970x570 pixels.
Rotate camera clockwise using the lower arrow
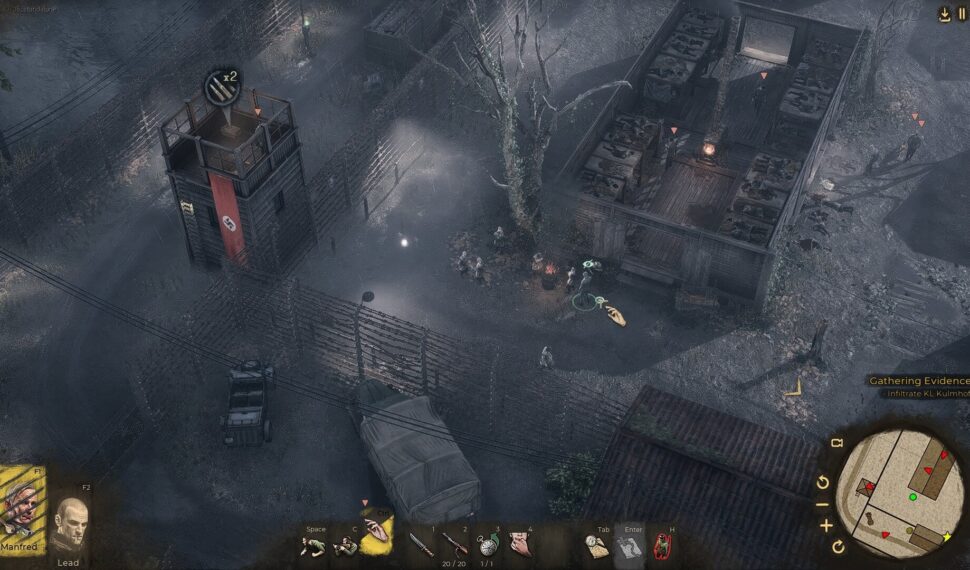838,547
